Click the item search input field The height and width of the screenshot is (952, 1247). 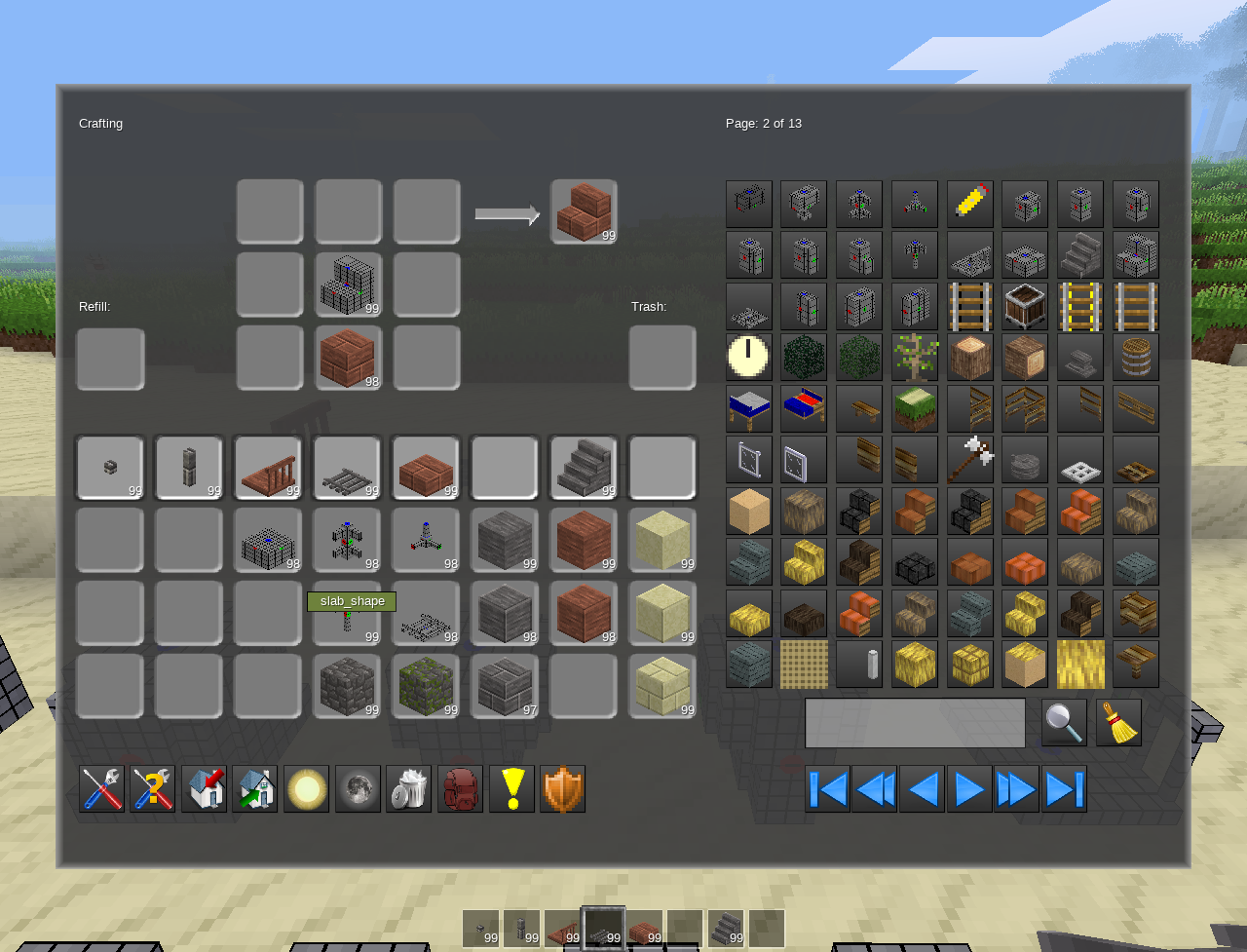pyautogui.click(x=914, y=723)
